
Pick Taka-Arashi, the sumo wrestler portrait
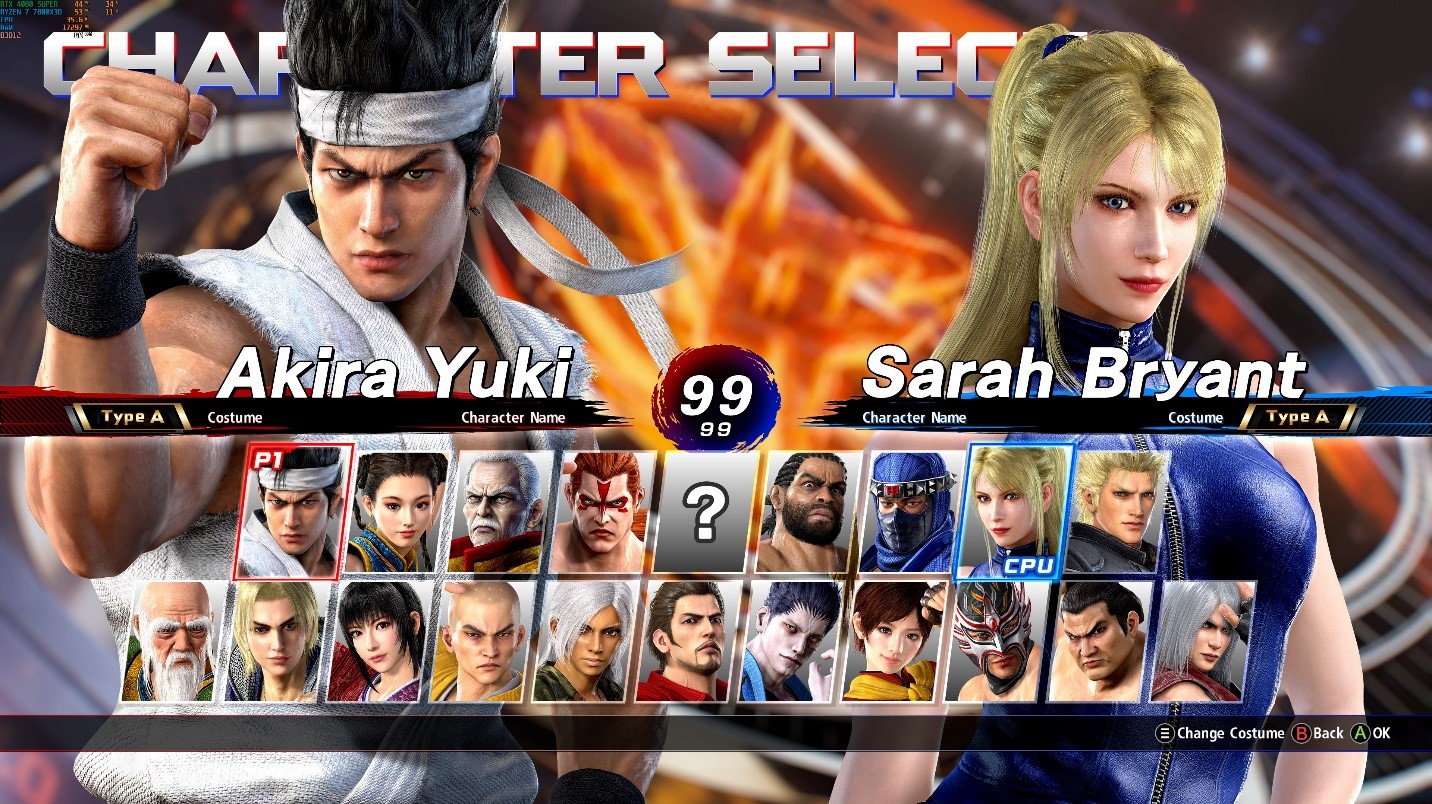coord(1099,641)
